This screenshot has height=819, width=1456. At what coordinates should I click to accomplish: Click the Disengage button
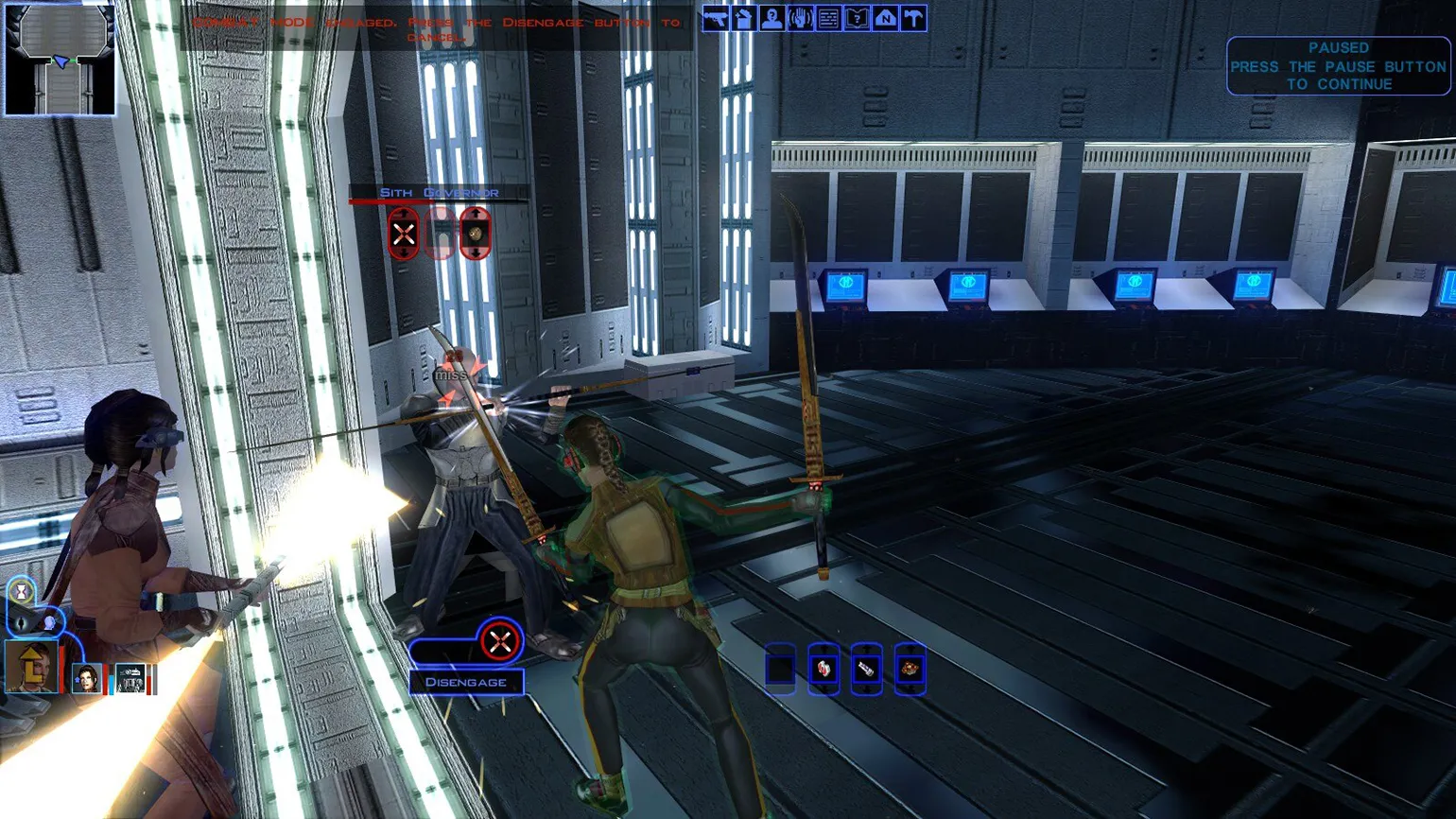pos(466,682)
